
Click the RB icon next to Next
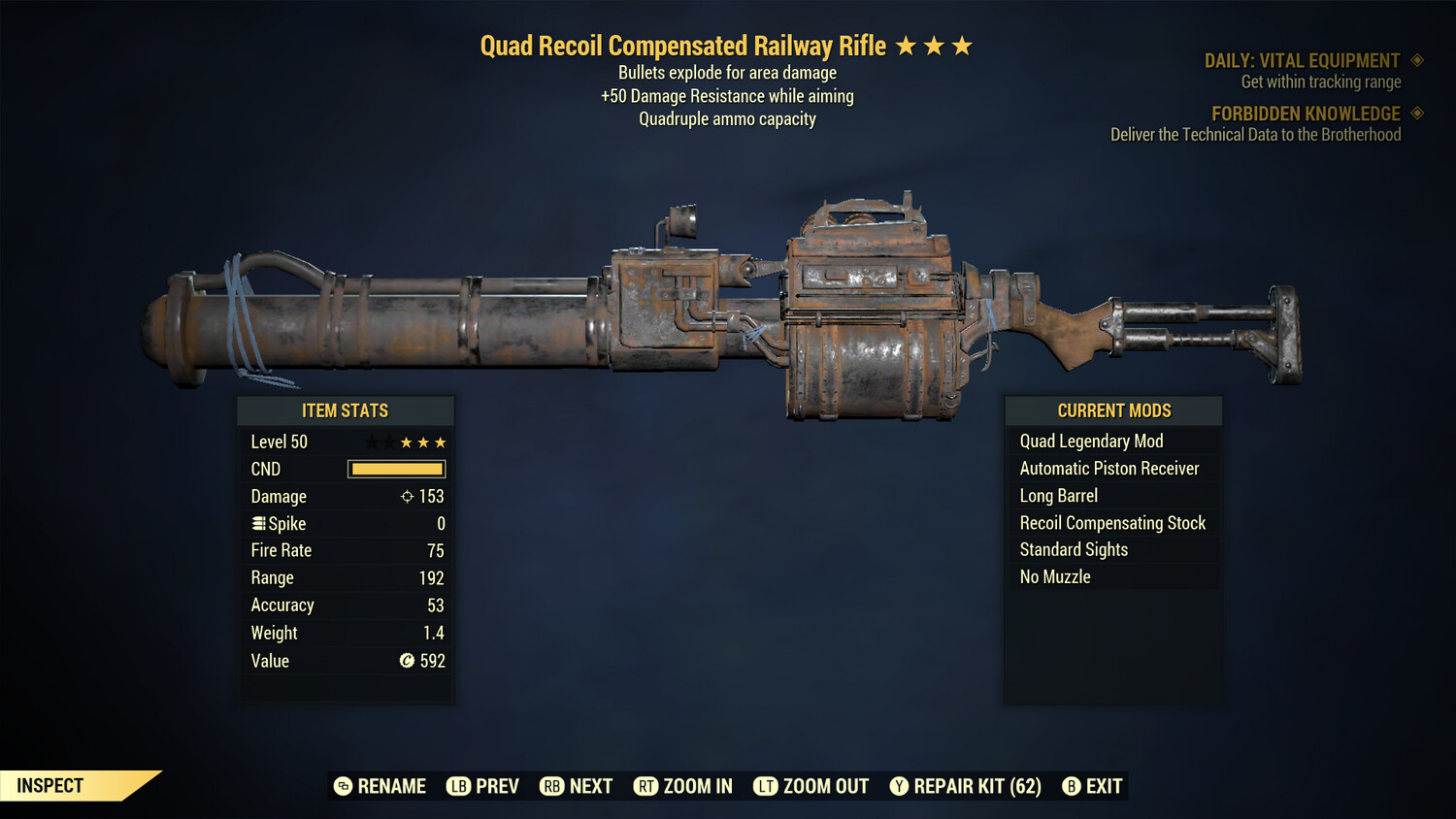coord(551,786)
